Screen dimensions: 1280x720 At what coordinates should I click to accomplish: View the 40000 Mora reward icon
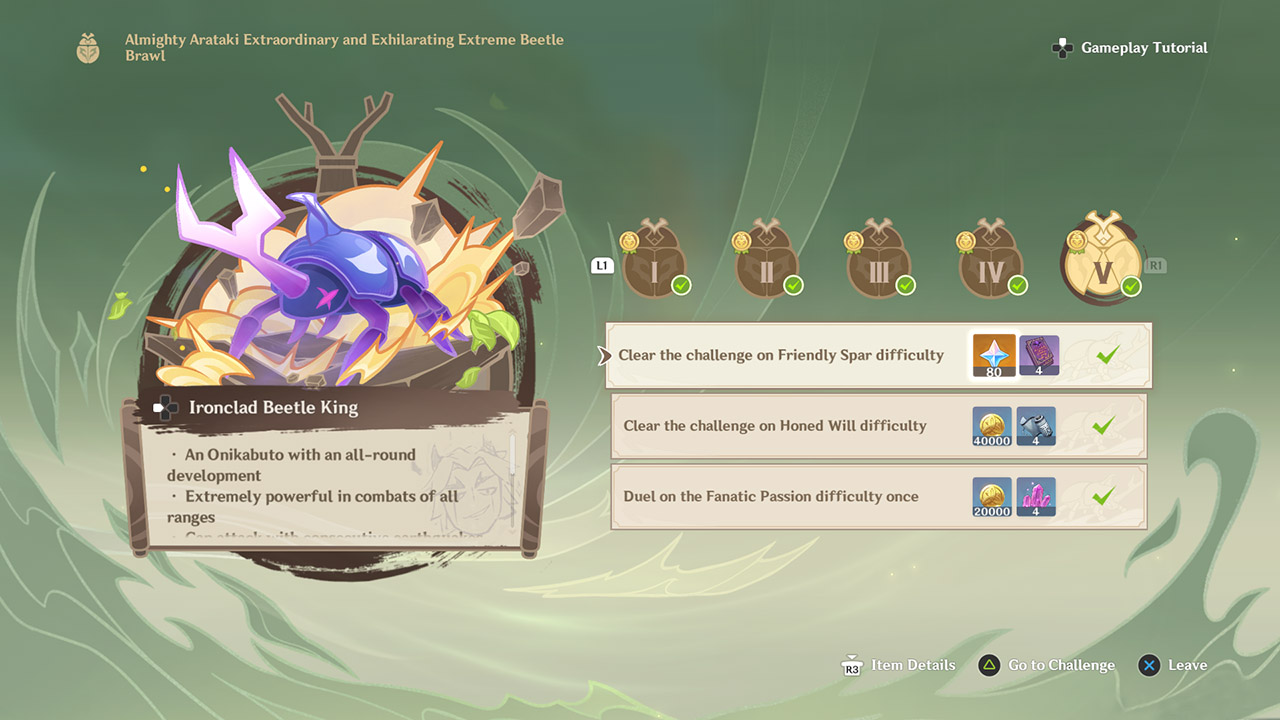point(992,426)
